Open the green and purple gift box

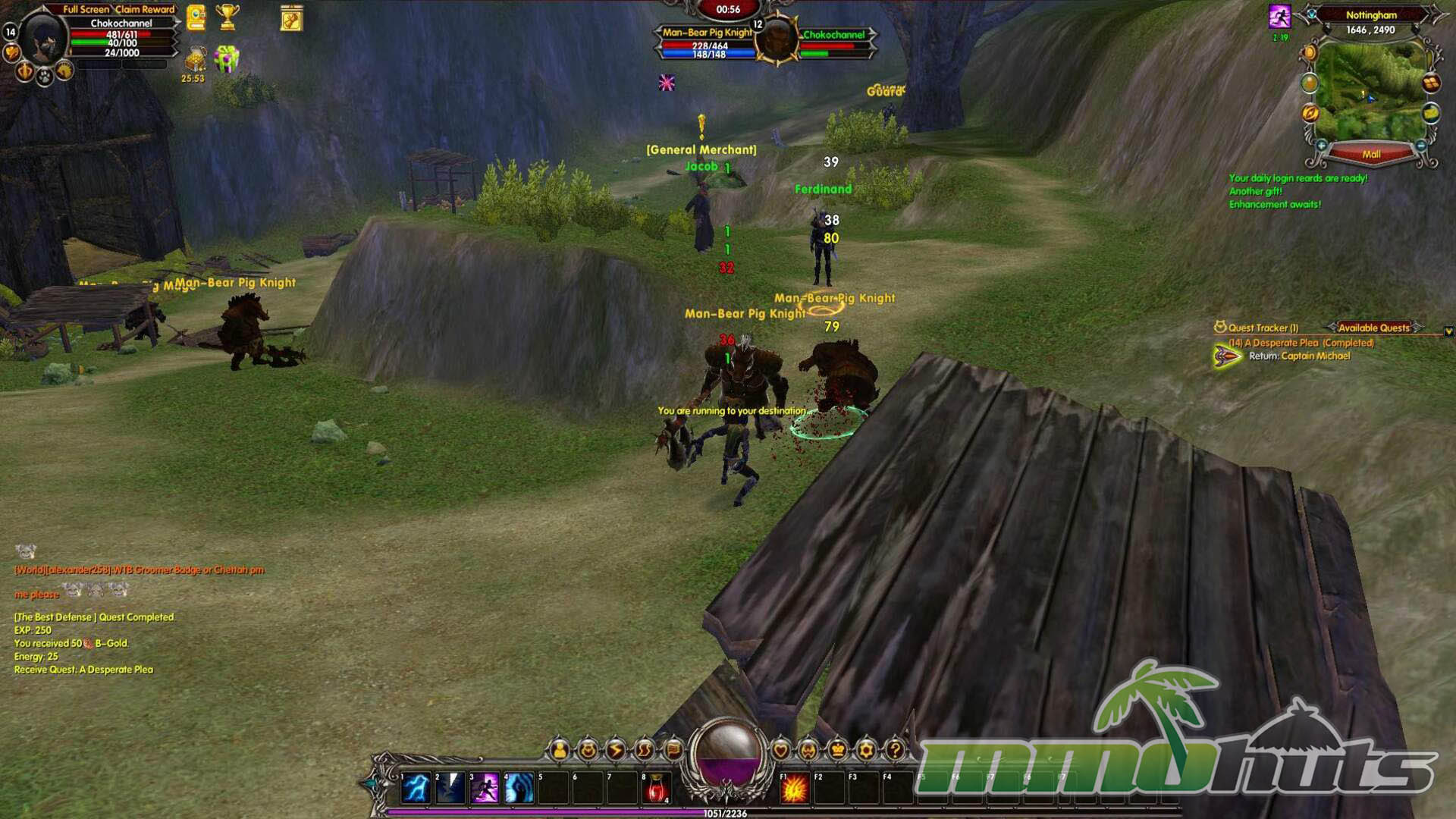[227, 59]
